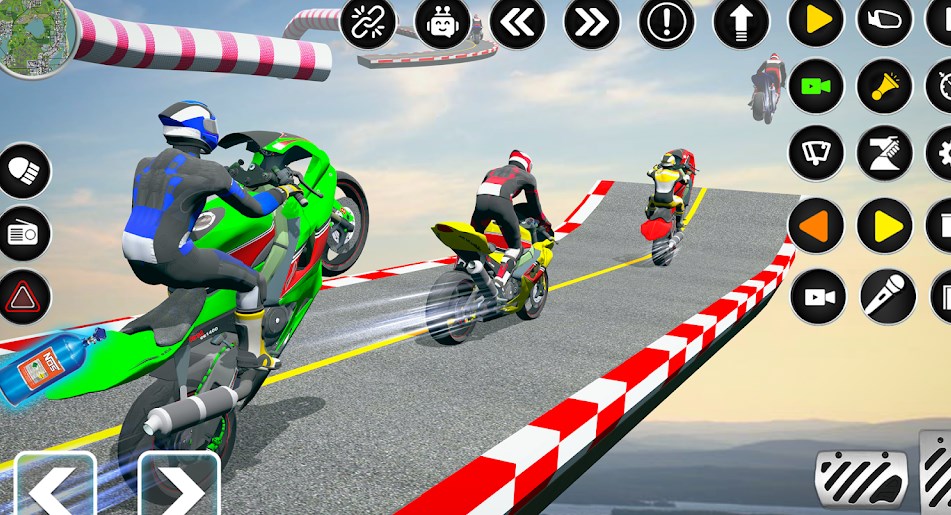Step on the brake pedal button

860,478
